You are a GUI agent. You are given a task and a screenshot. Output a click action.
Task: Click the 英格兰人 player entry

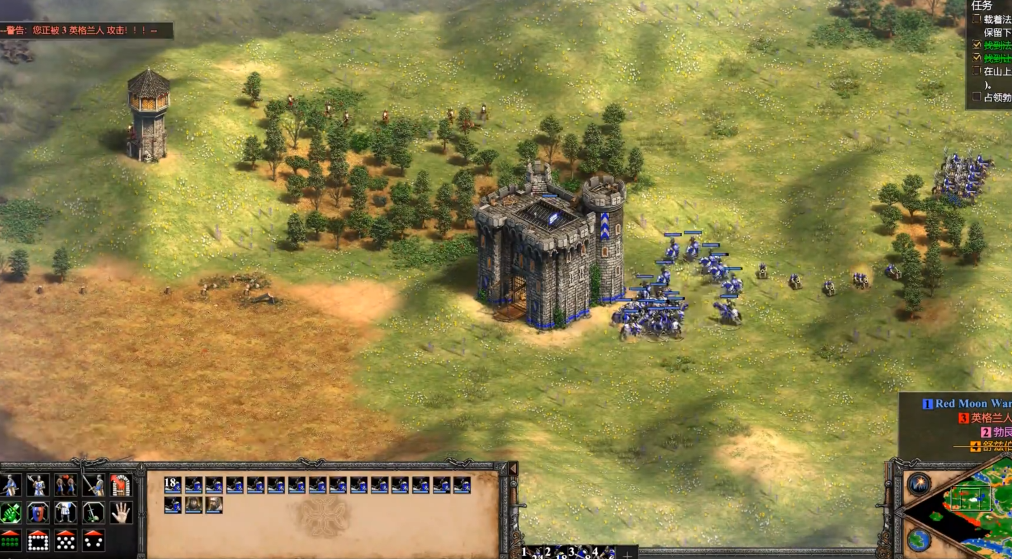pyautogui.click(x=990, y=418)
